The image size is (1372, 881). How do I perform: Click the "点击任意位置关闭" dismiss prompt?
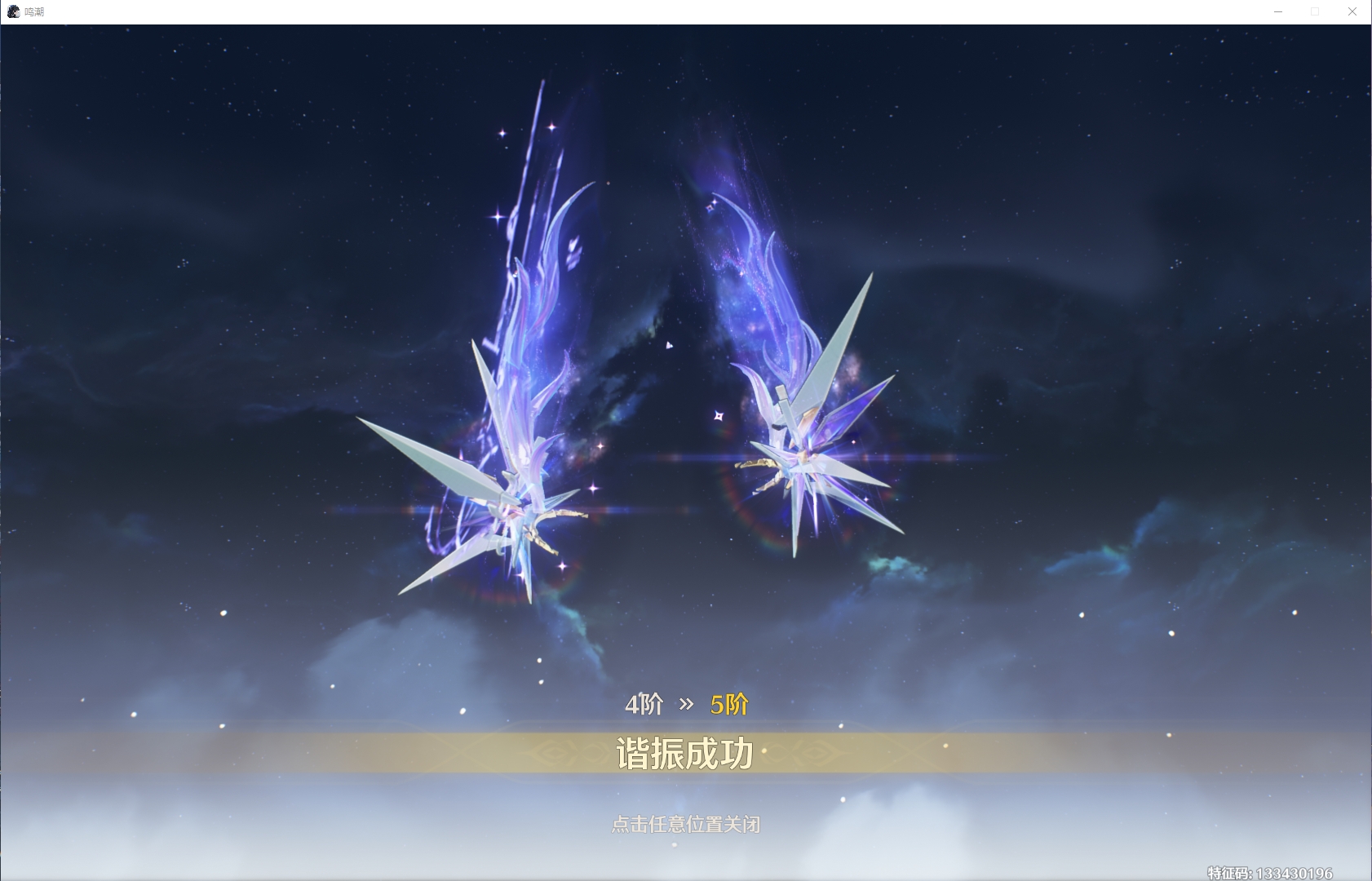(x=685, y=824)
